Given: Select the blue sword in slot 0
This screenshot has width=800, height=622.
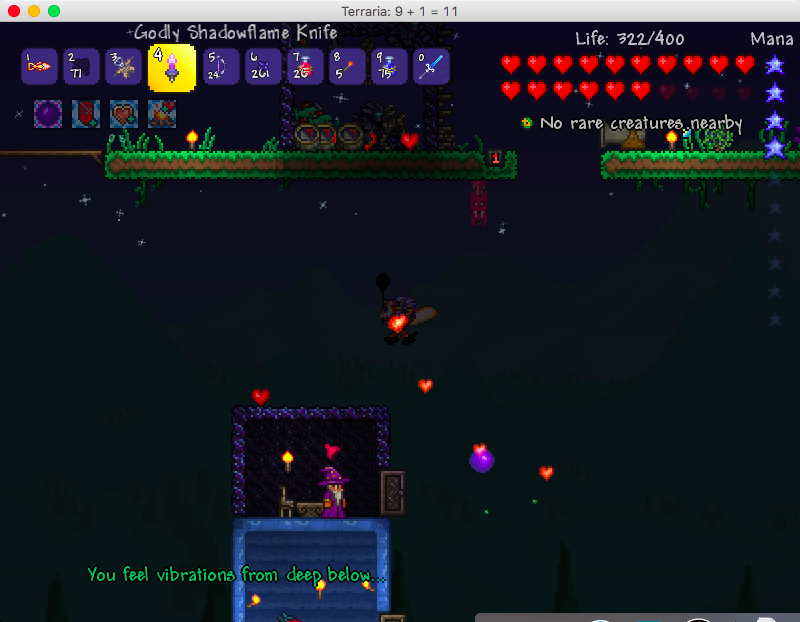Looking at the screenshot, I should coord(431,67).
